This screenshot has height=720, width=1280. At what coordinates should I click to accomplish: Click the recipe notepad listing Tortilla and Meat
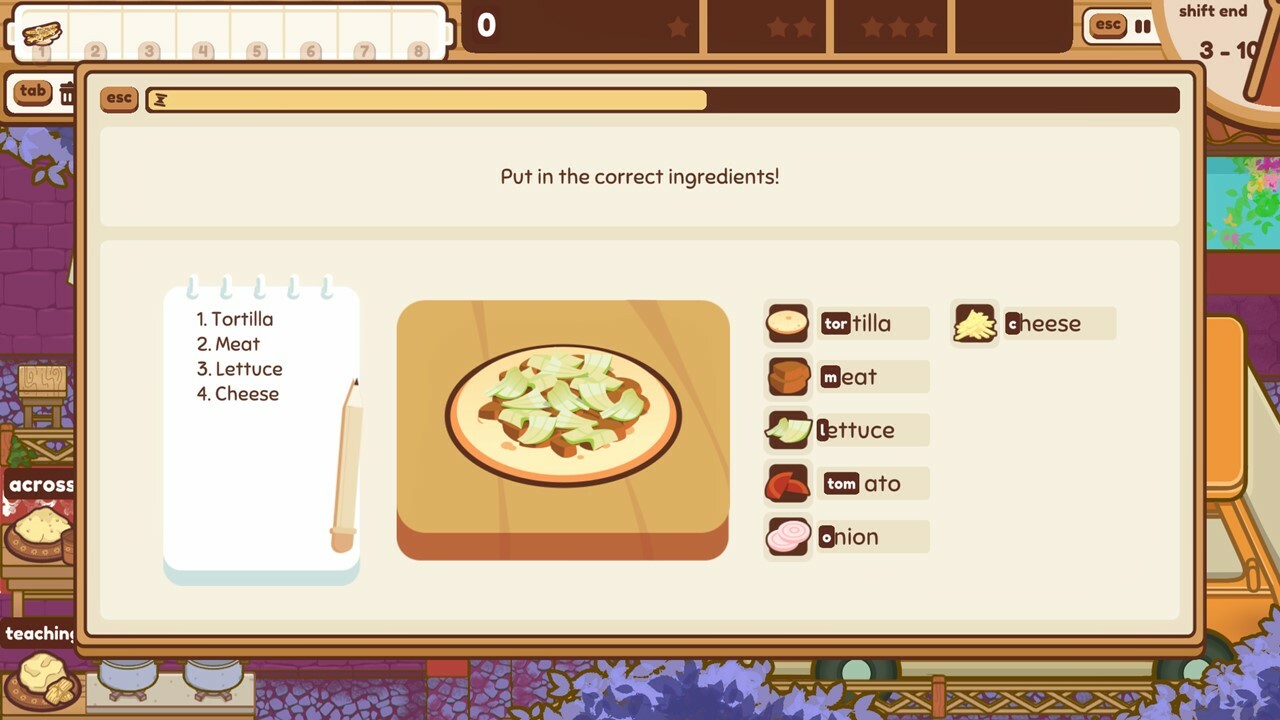[262, 430]
